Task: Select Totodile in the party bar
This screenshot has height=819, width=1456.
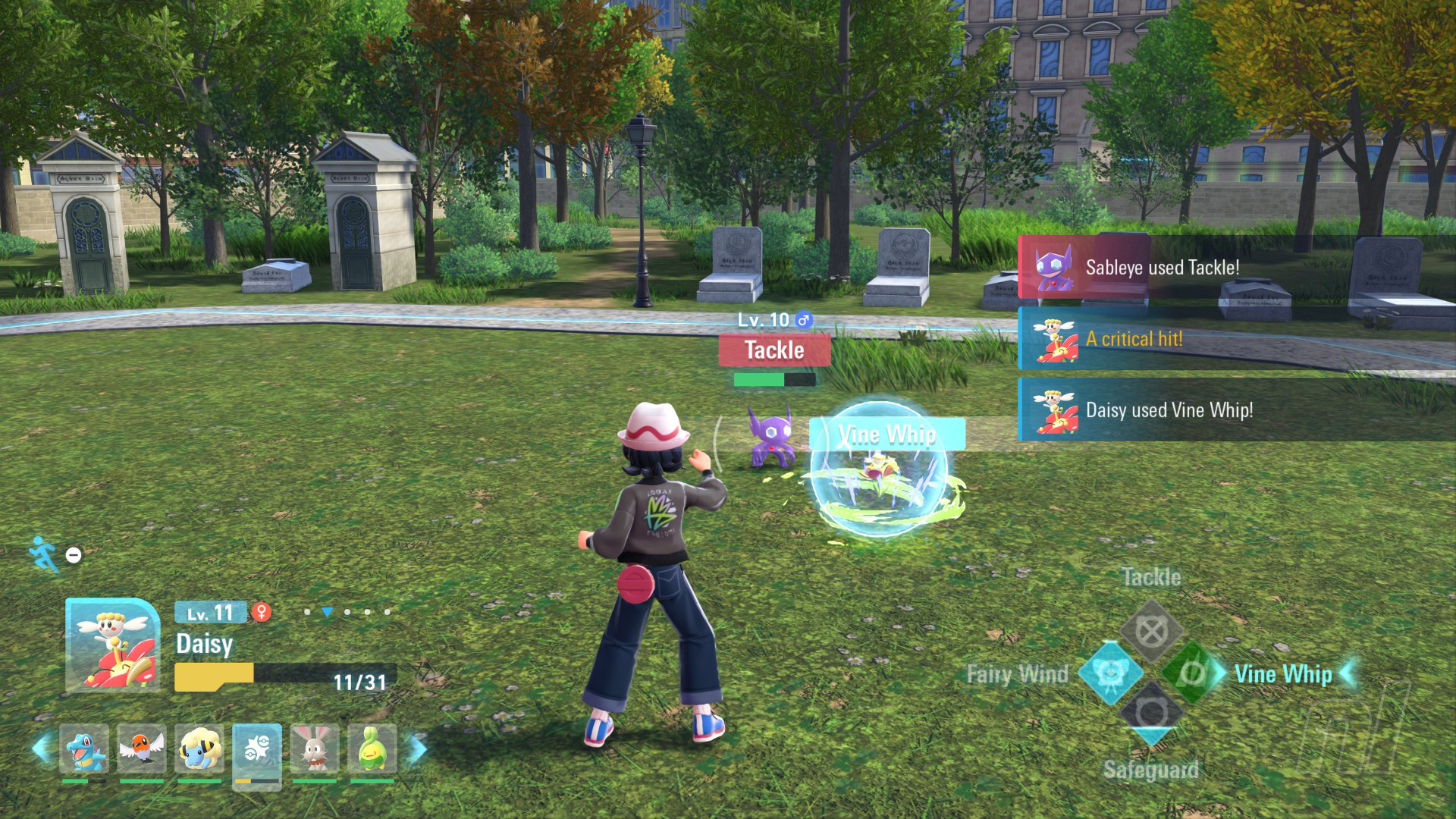Action: point(84,749)
